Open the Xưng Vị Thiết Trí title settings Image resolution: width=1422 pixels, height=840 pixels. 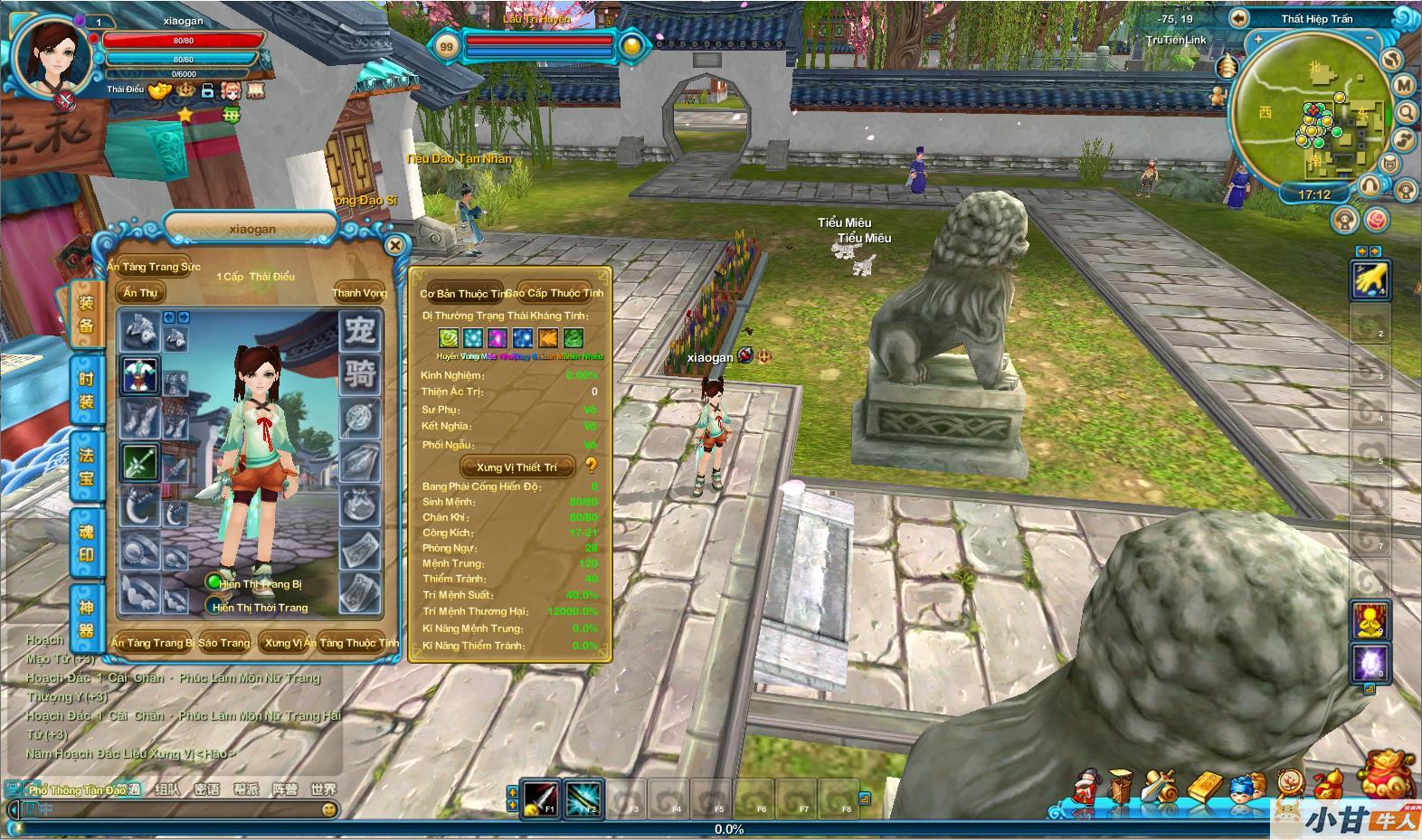tap(517, 467)
